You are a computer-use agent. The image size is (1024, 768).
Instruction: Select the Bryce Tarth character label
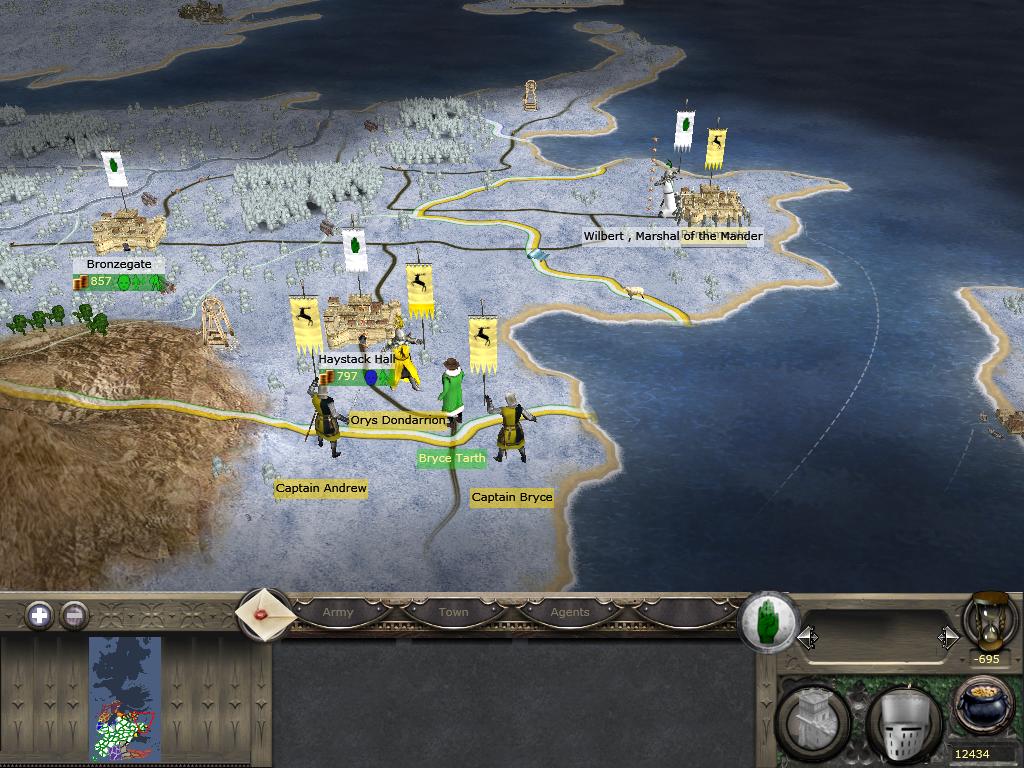452,458
